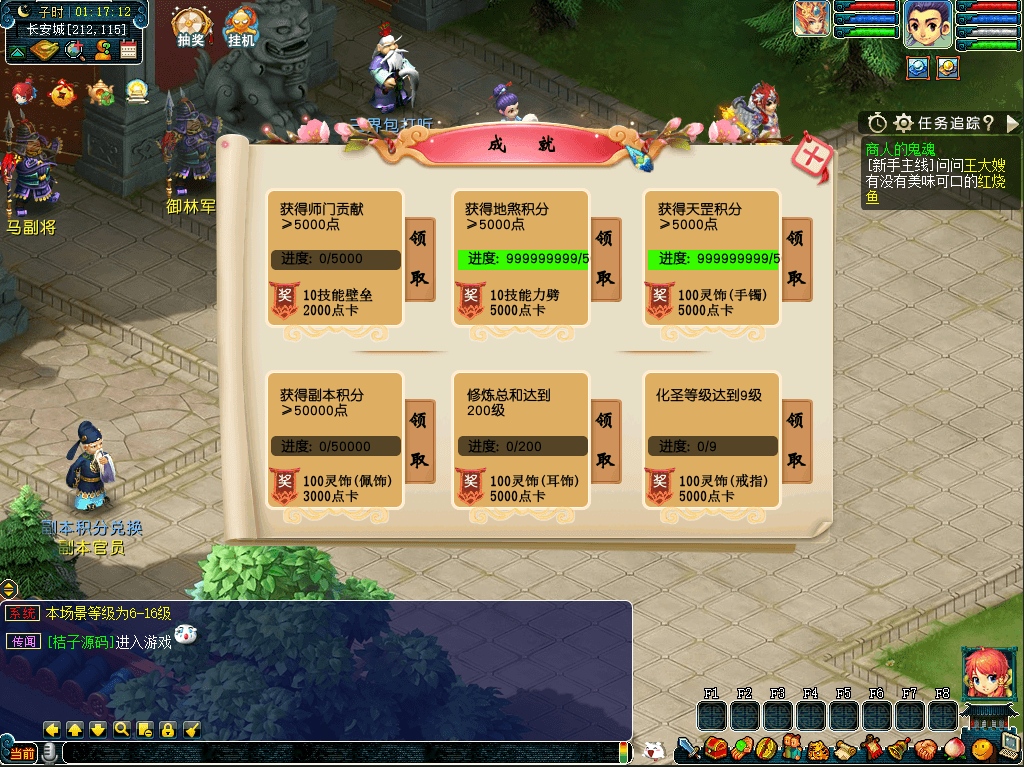Viewport: 1024px width, 767px height.
Task: Open the 任务追踪 settings gear
Action: [904, 123]
